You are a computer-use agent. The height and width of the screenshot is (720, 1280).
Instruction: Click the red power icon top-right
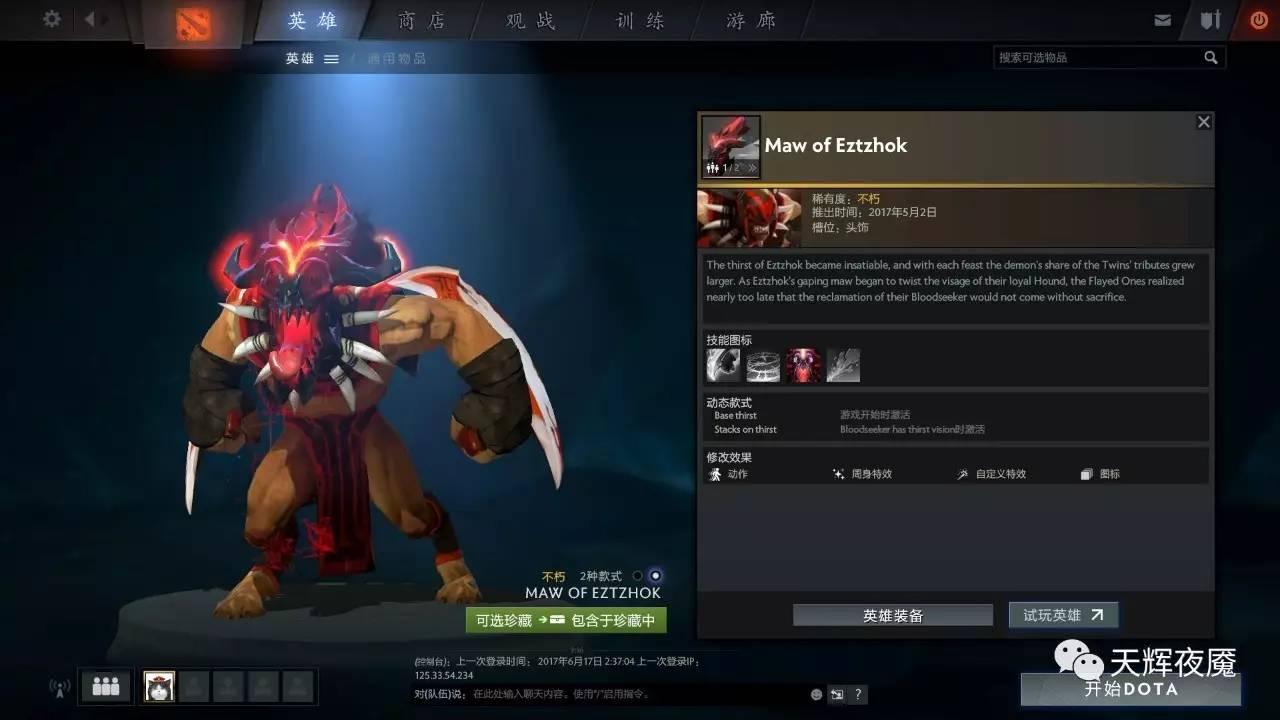coord(1258,18)
